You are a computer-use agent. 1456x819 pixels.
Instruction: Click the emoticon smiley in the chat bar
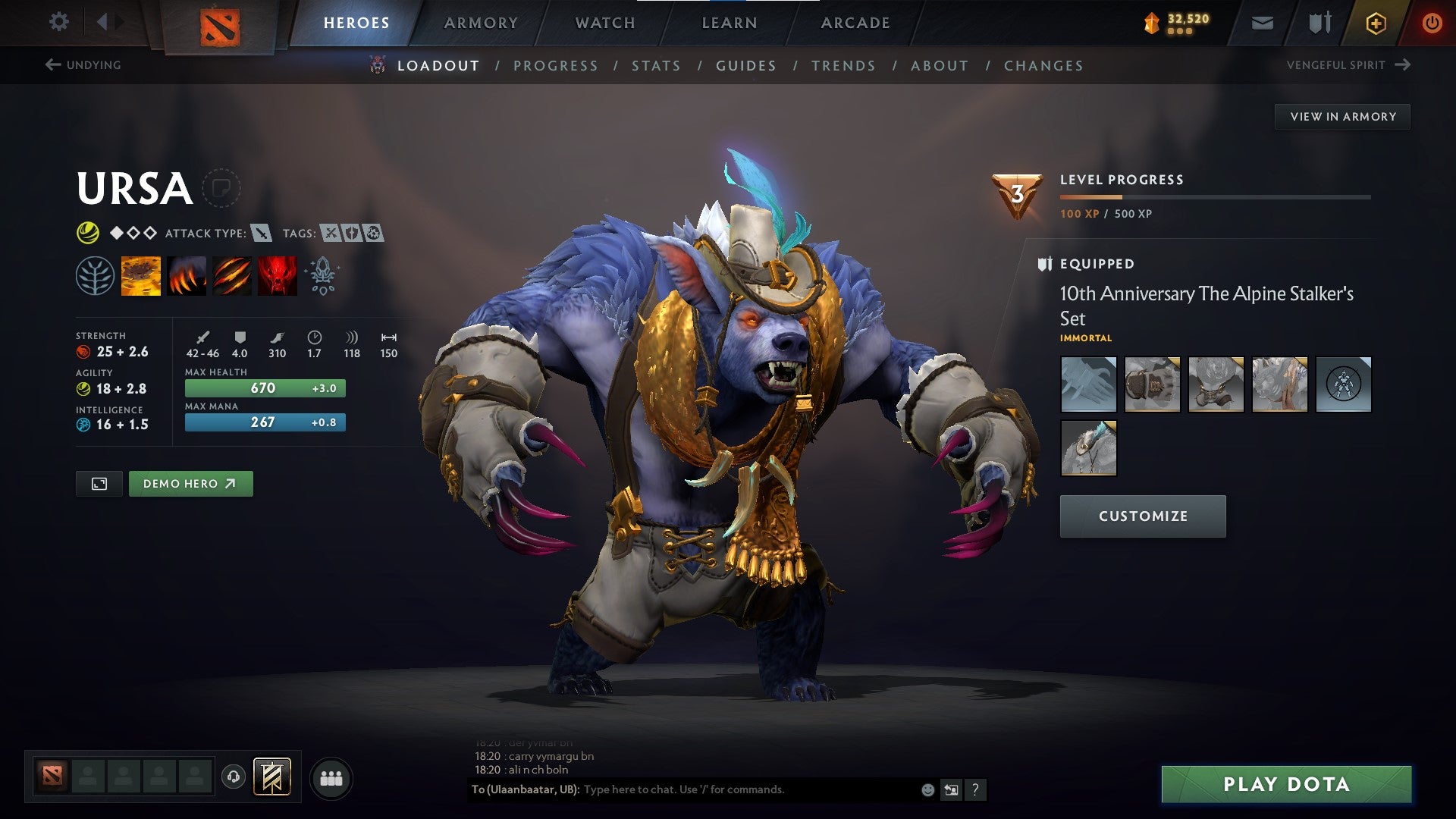coord(927,789)
